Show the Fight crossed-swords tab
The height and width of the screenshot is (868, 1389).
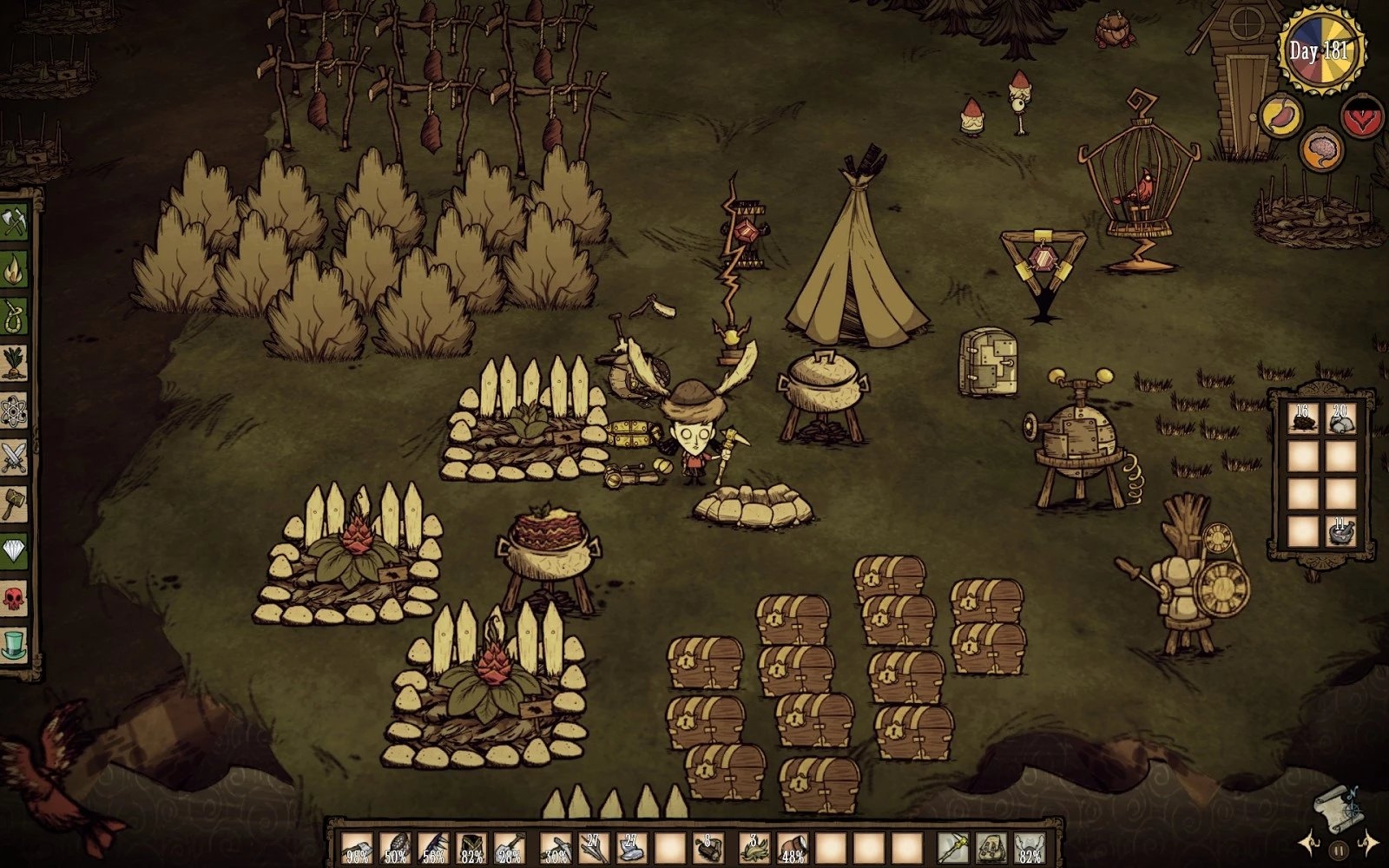[15, 456]
